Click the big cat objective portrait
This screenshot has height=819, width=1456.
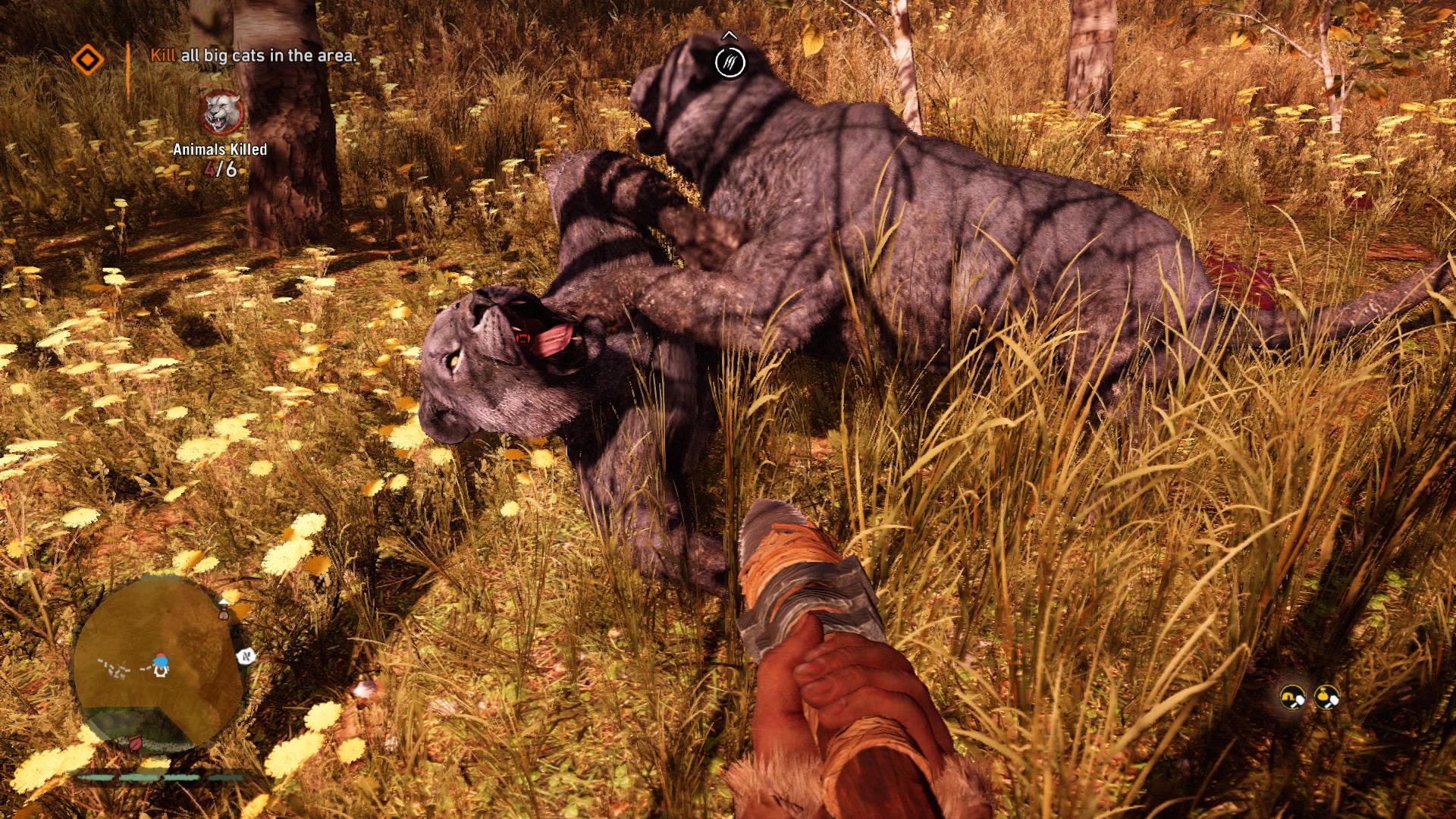(221, 113)
